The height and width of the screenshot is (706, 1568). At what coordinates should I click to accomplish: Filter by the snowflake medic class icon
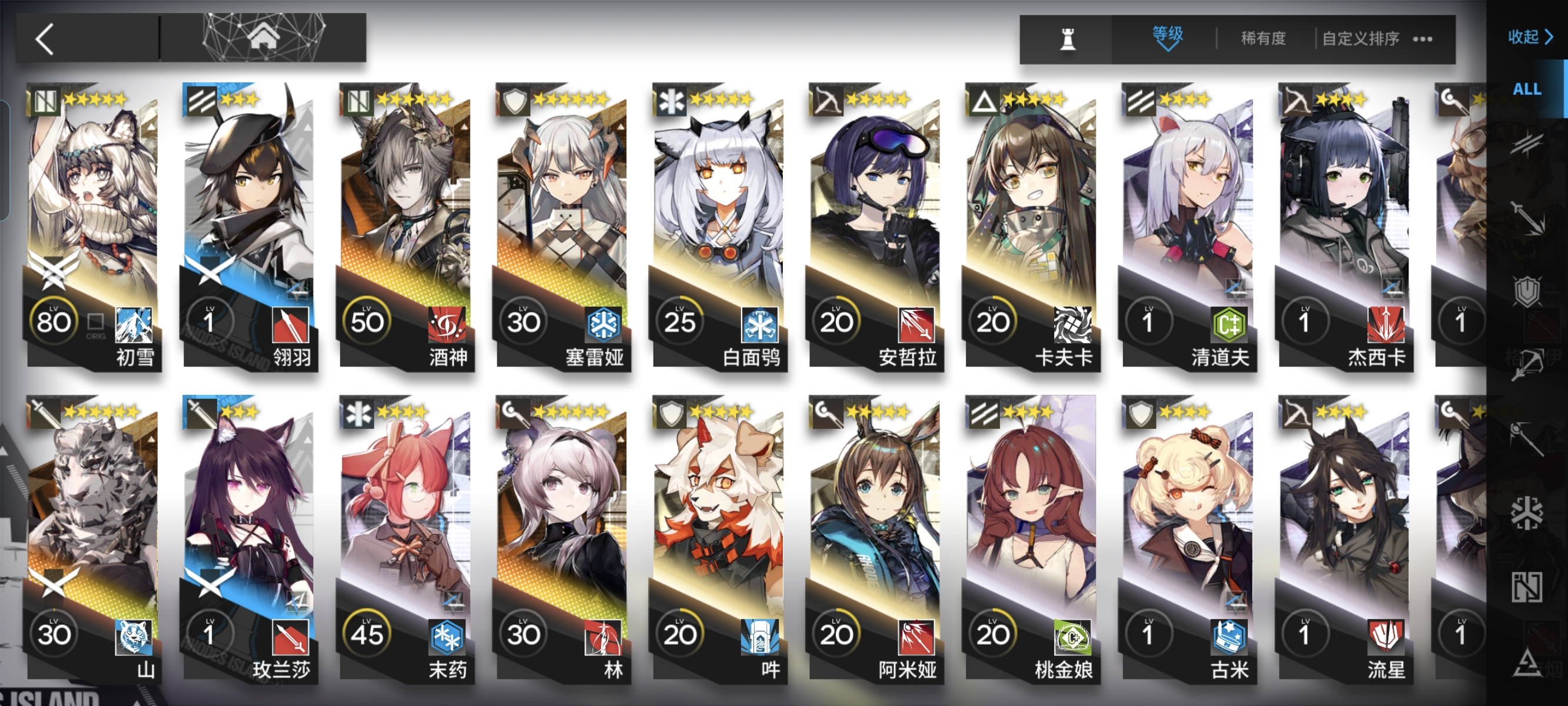1527,512
